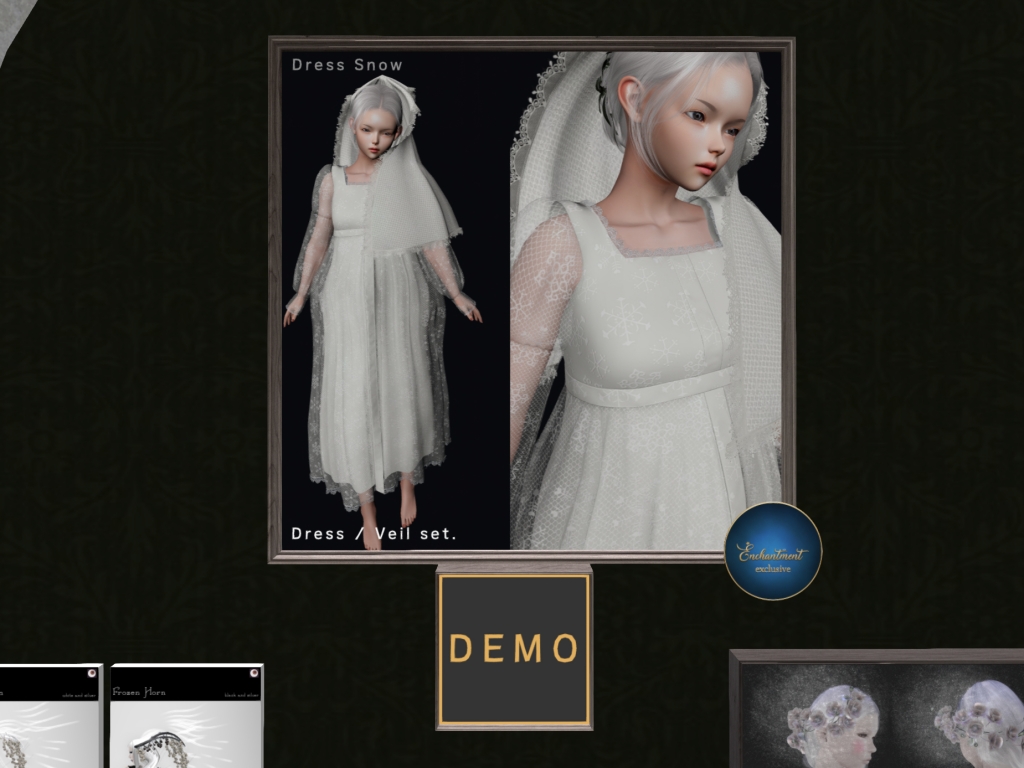Image resolution: width=1024 pixels, height=768 pixels.
Task: Open the flower headpiece vendor picture
Action: pyautogui.click(x=880, y=710)
